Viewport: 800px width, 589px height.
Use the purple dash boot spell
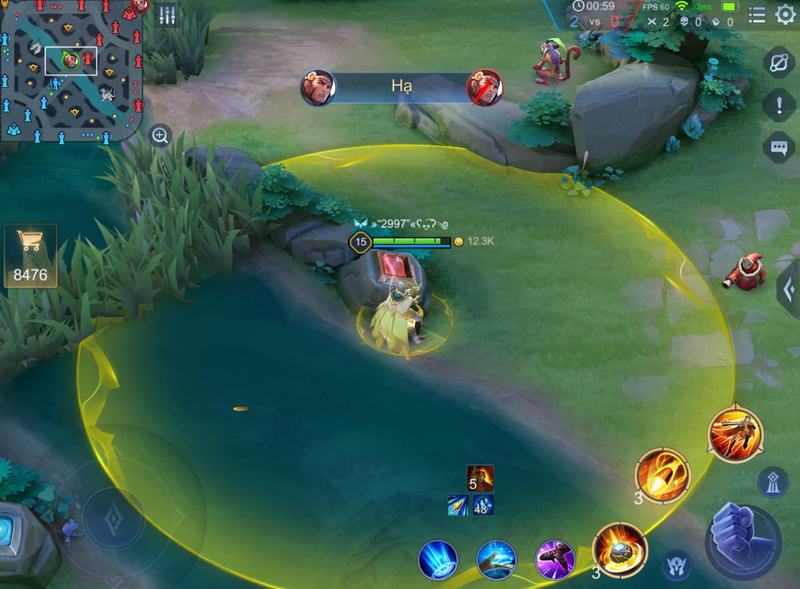tap(554, 559)
